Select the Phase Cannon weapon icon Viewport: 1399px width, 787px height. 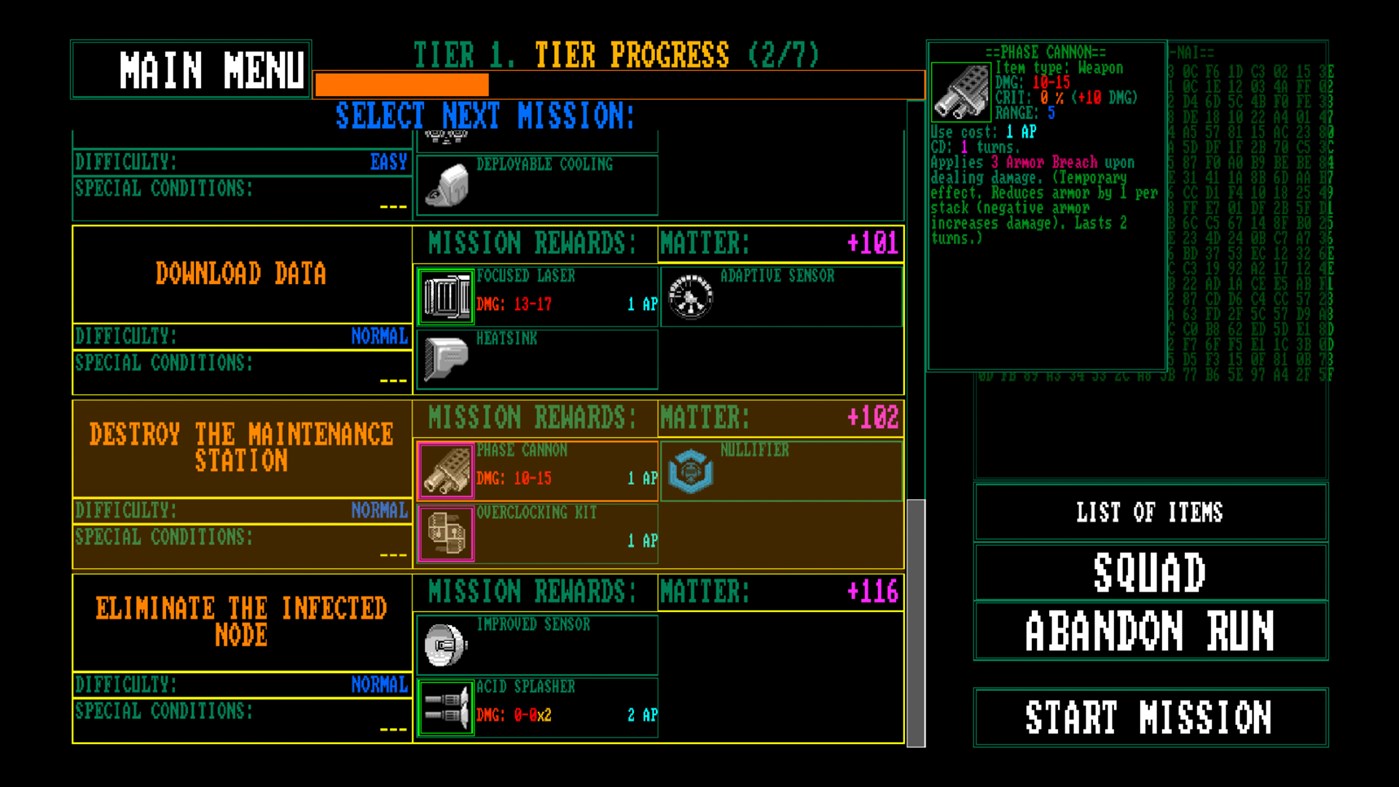445,470
